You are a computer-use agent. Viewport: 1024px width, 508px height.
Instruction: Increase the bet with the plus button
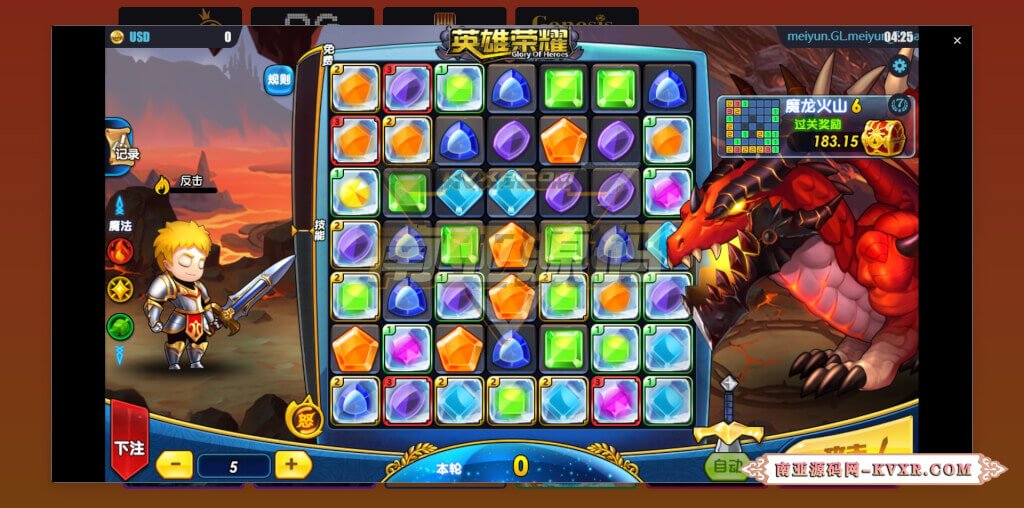292,464
